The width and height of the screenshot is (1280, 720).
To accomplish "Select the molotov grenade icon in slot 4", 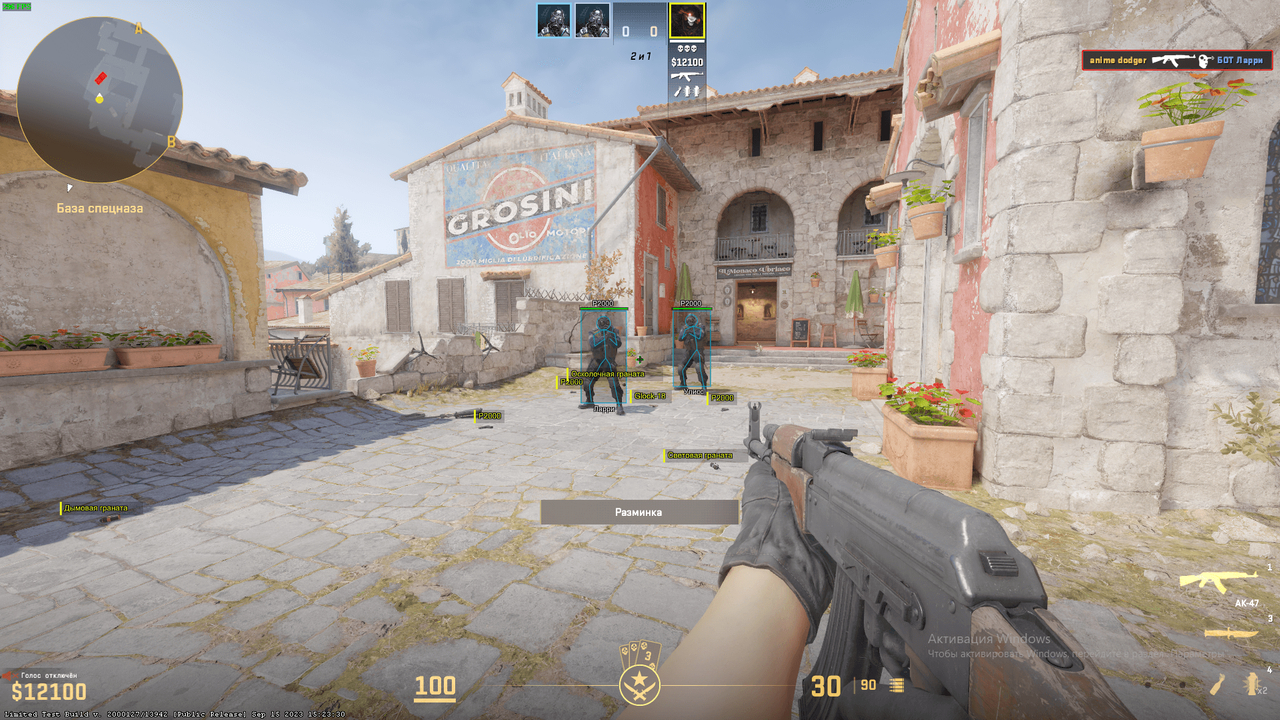I will click(1215, 686).
